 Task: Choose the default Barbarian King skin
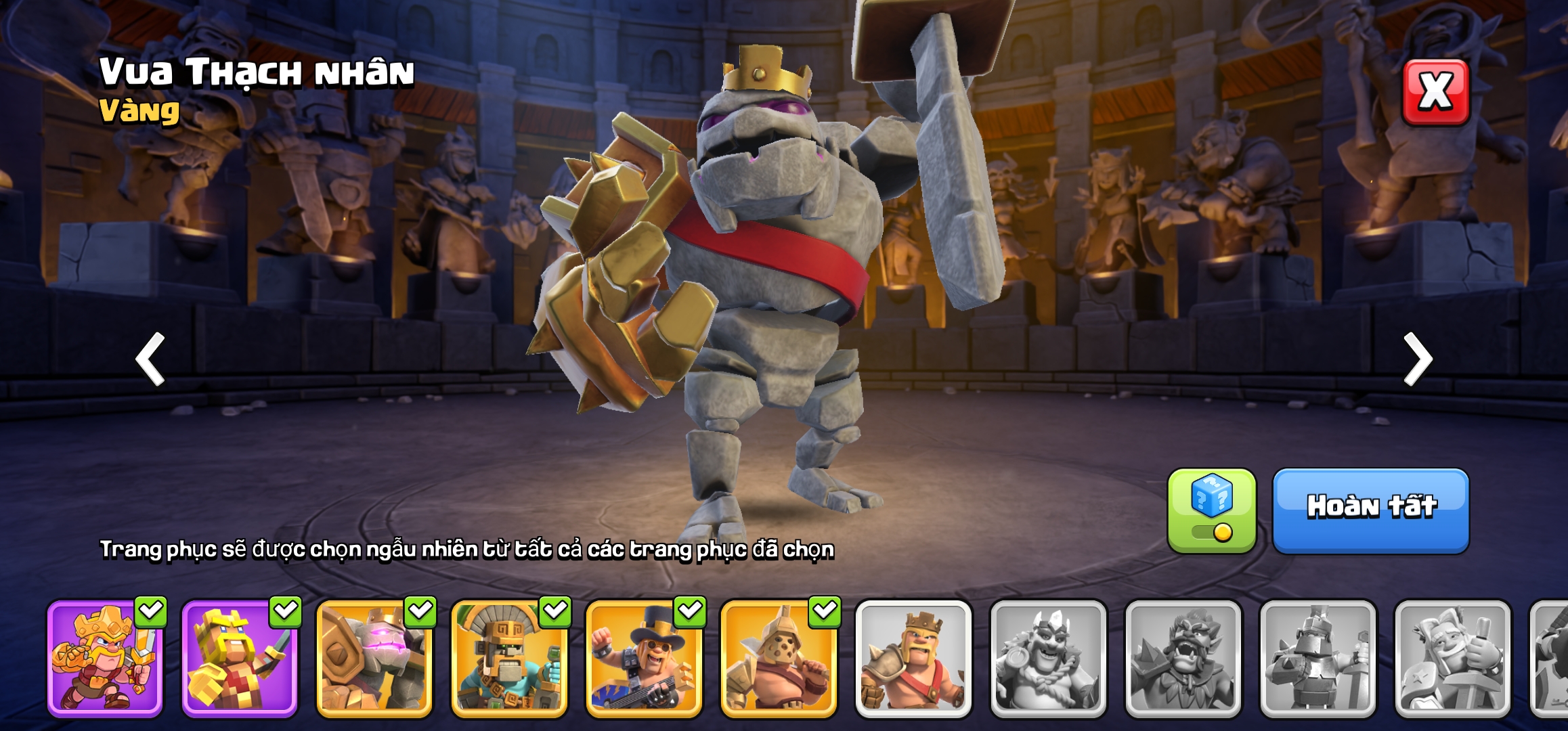tap(913, 658)
